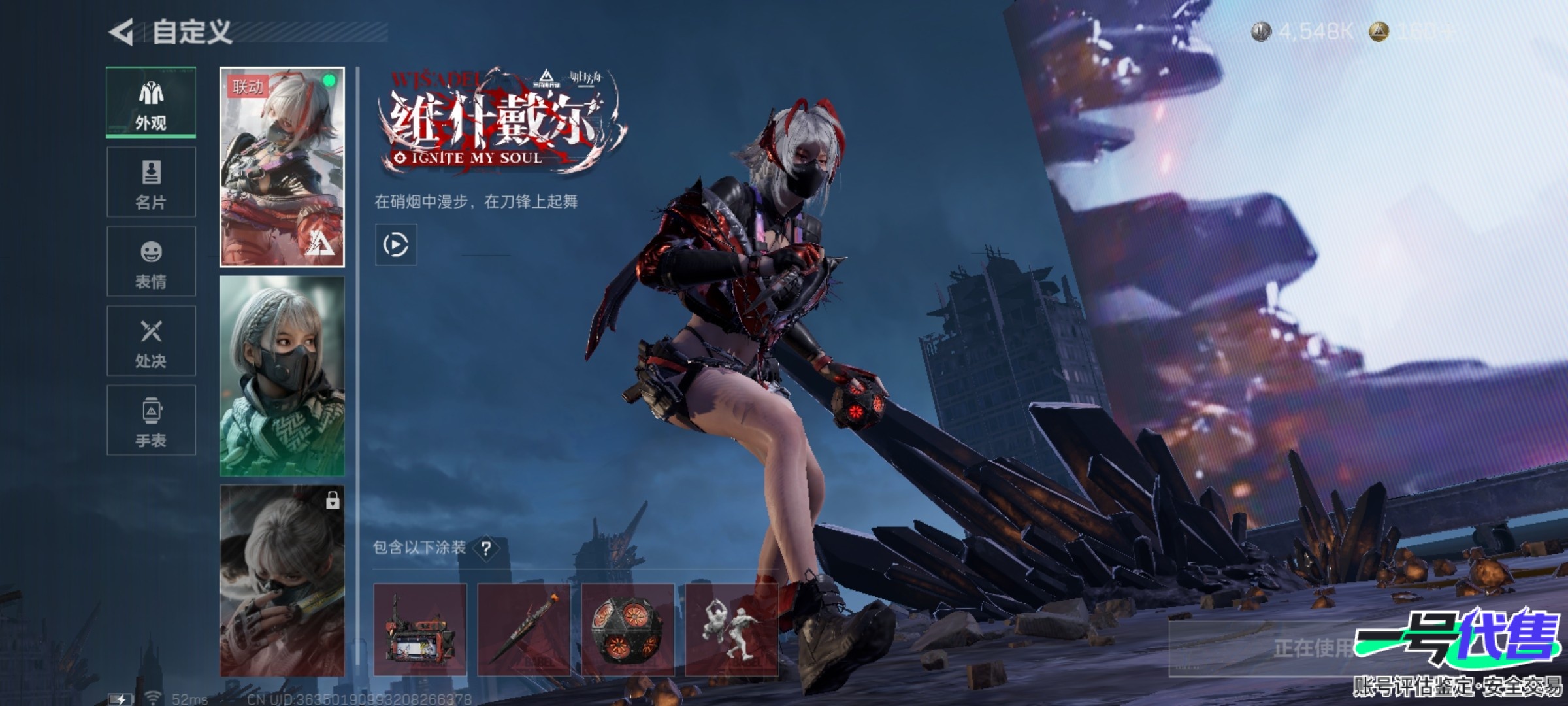Select the 联动 Wisadel collab skin thumbnail
Screen dimensions: 1568x706
coord(282,167)
